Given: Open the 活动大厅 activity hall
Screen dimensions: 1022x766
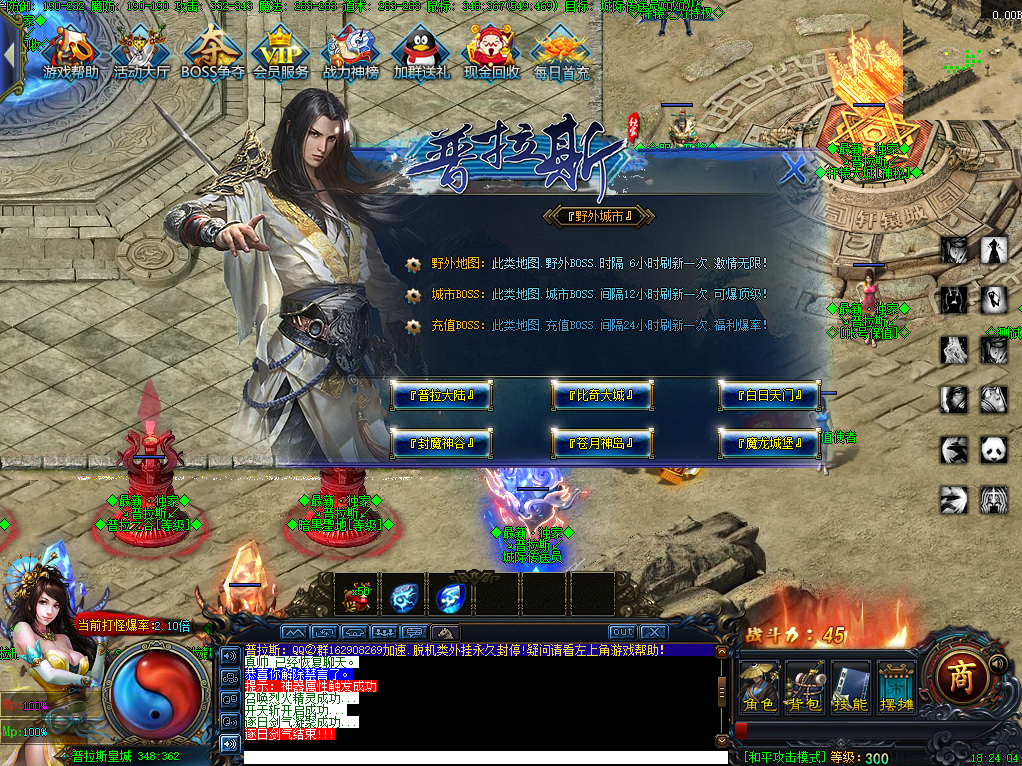Looking at the screenshot, I should click(x=141, y=52).
